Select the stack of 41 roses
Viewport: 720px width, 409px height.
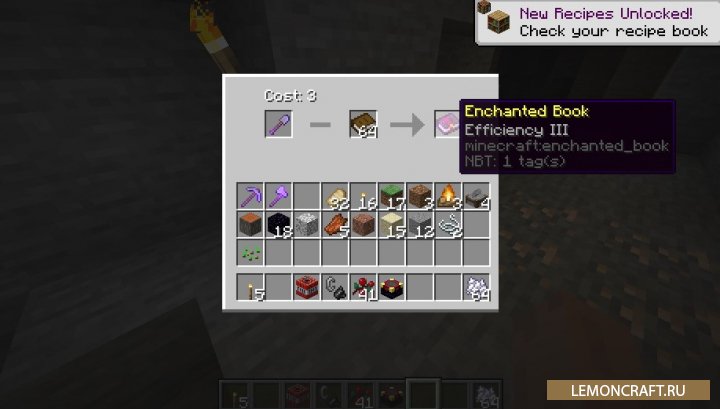(363, 287)
